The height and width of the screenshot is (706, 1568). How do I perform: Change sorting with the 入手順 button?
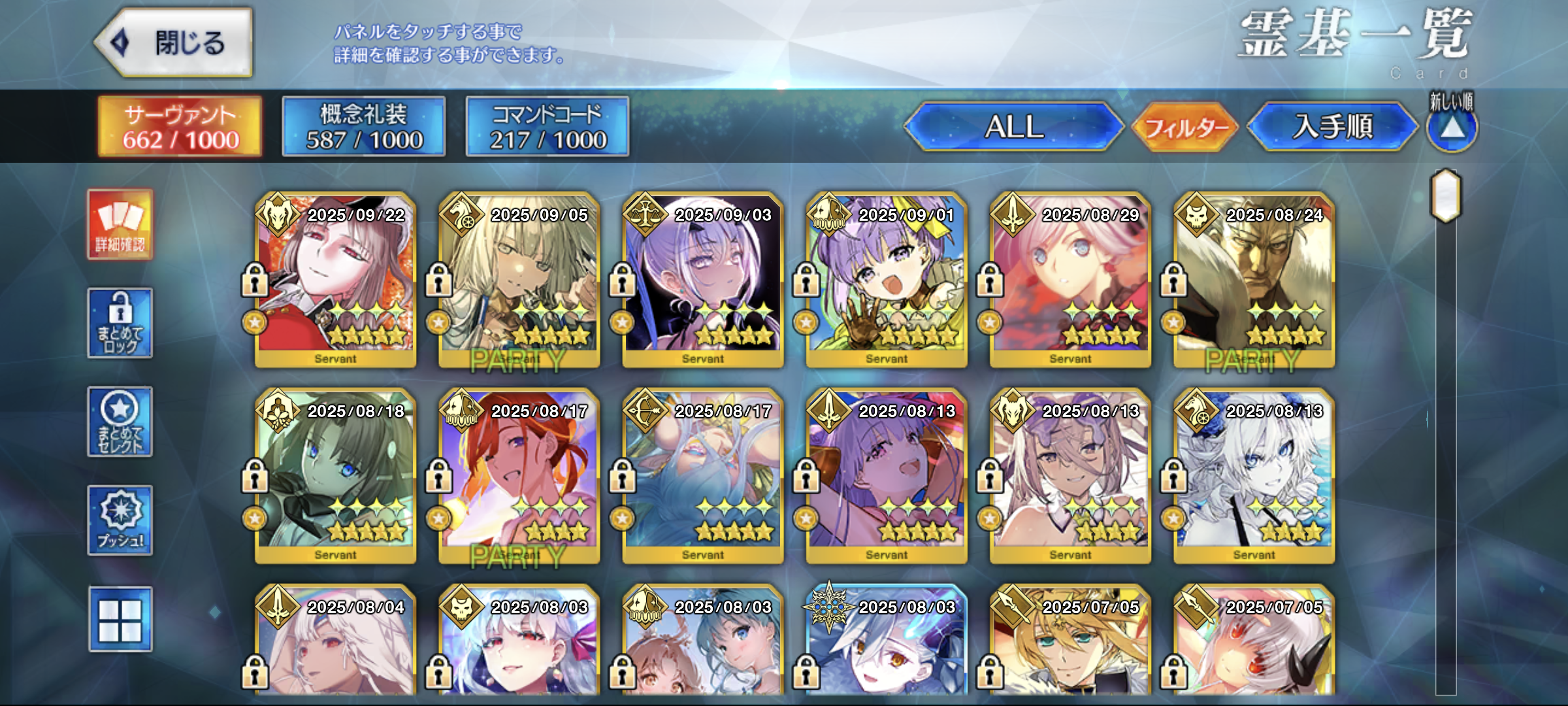1333,127
